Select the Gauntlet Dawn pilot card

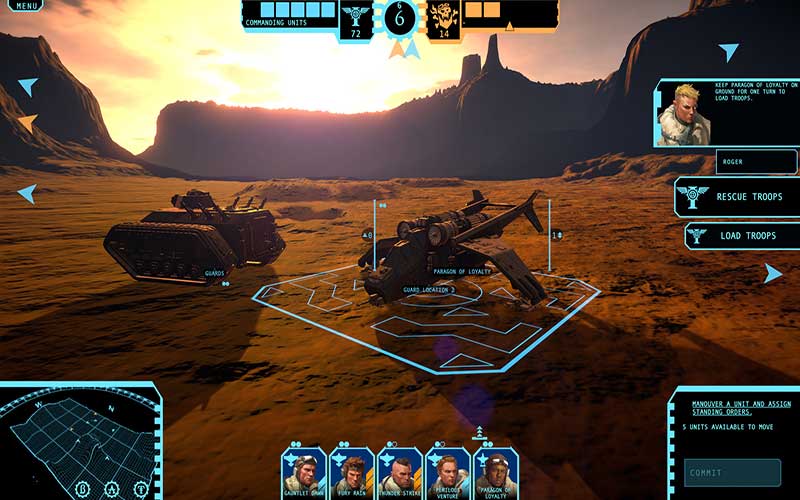303,470
